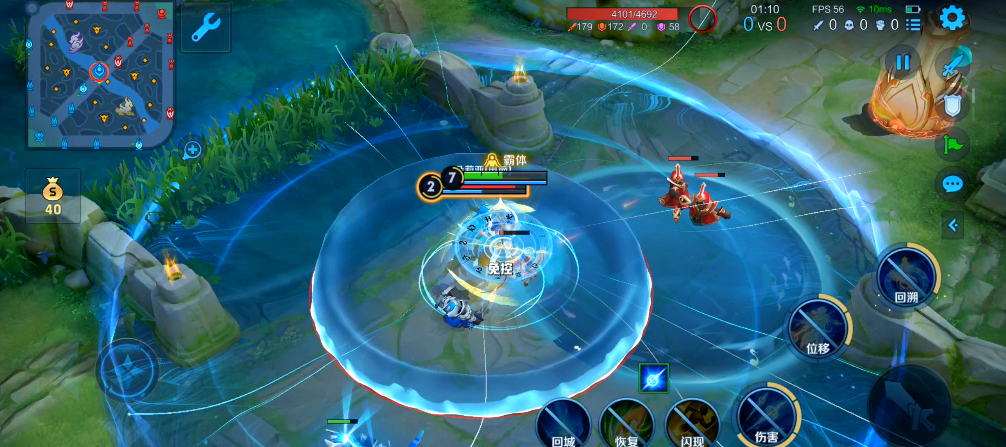Open the minimap
Viewport: 1006px width, 447px height.
[x=101, y=73]
